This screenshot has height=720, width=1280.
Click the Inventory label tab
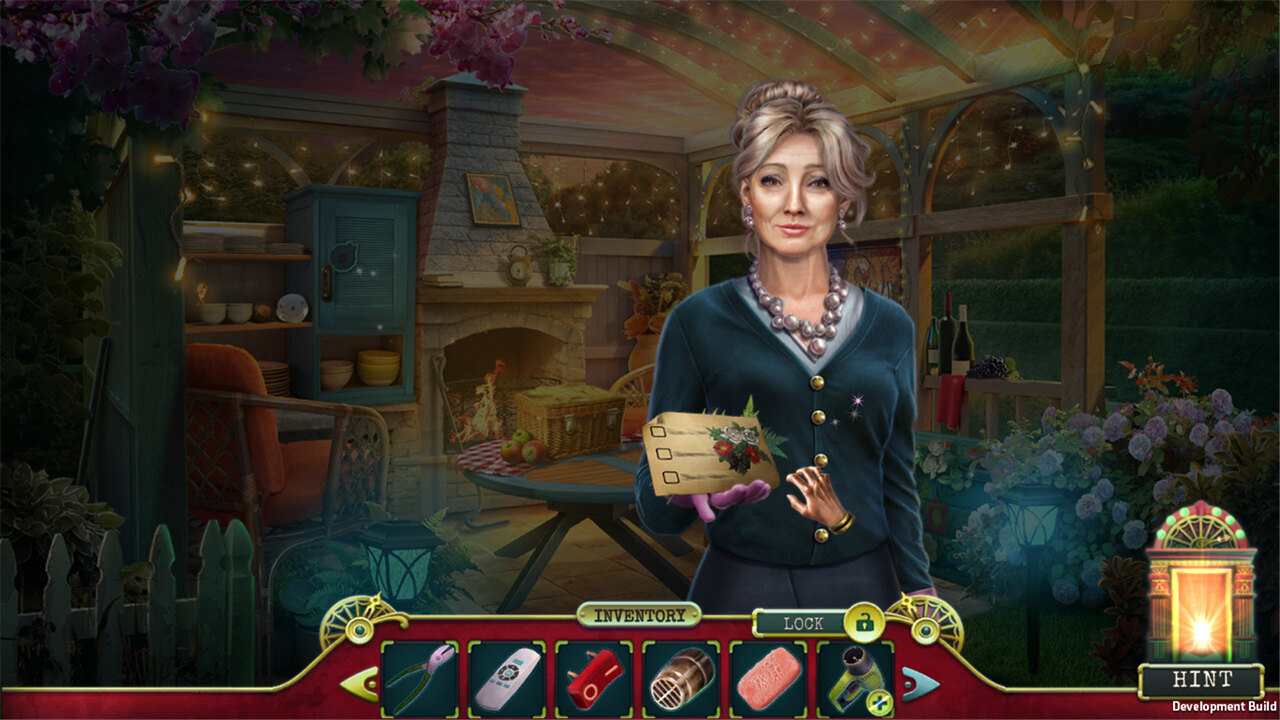pos(639,616)
